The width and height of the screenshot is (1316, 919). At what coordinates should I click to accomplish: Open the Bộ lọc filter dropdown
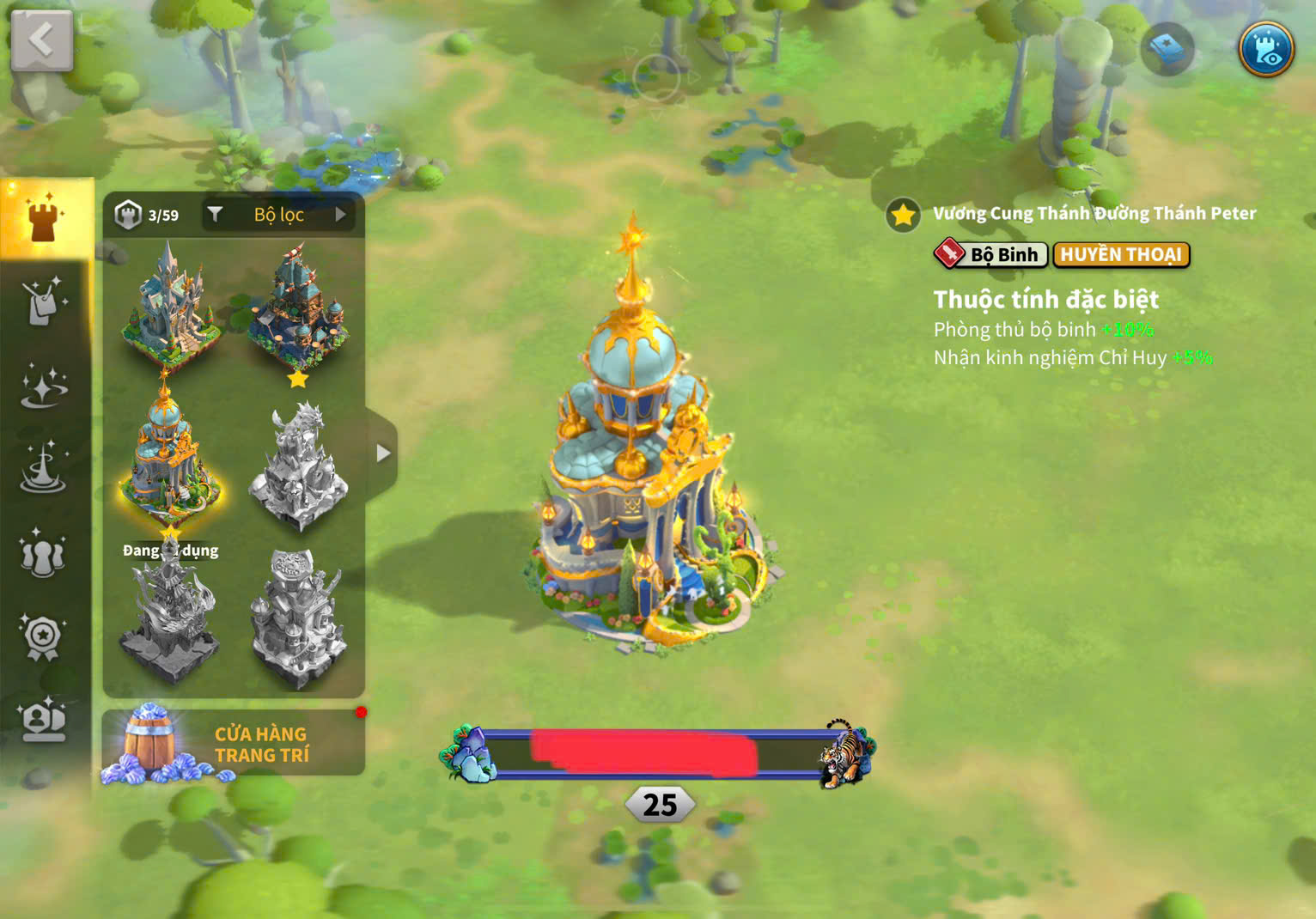point(280,215)
